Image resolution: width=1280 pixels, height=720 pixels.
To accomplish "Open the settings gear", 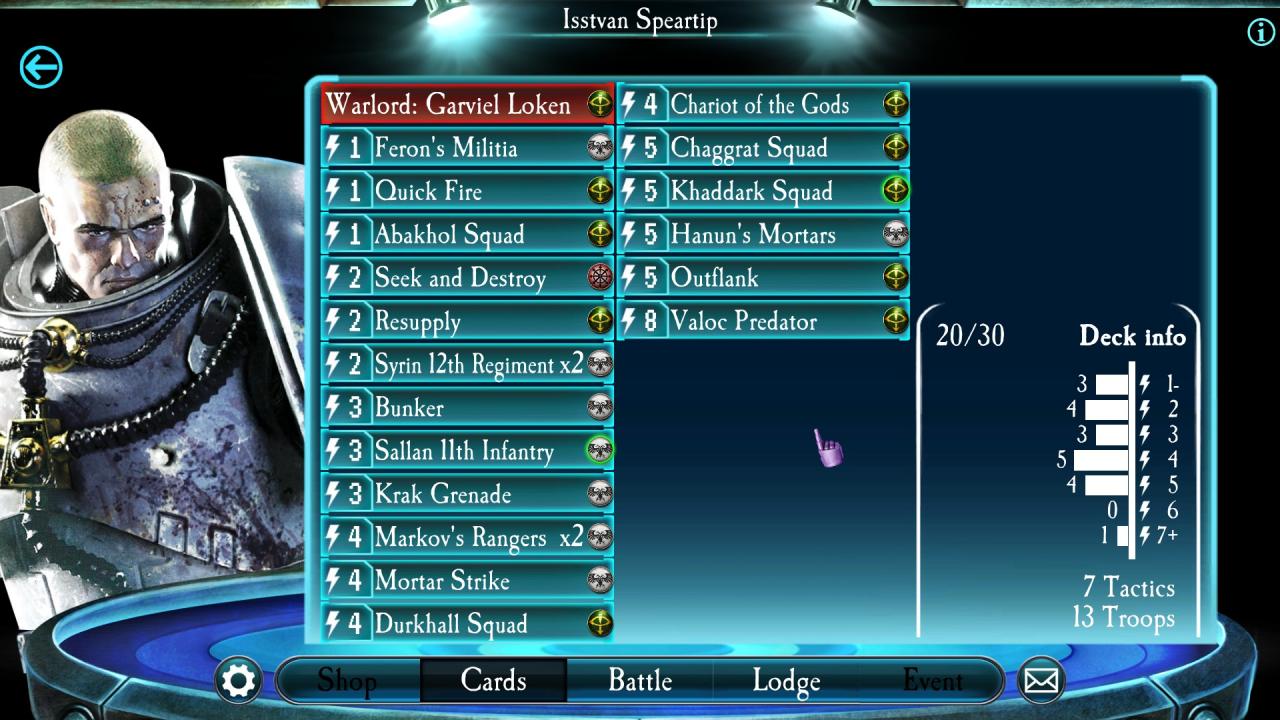I will (x=239, y=681).
